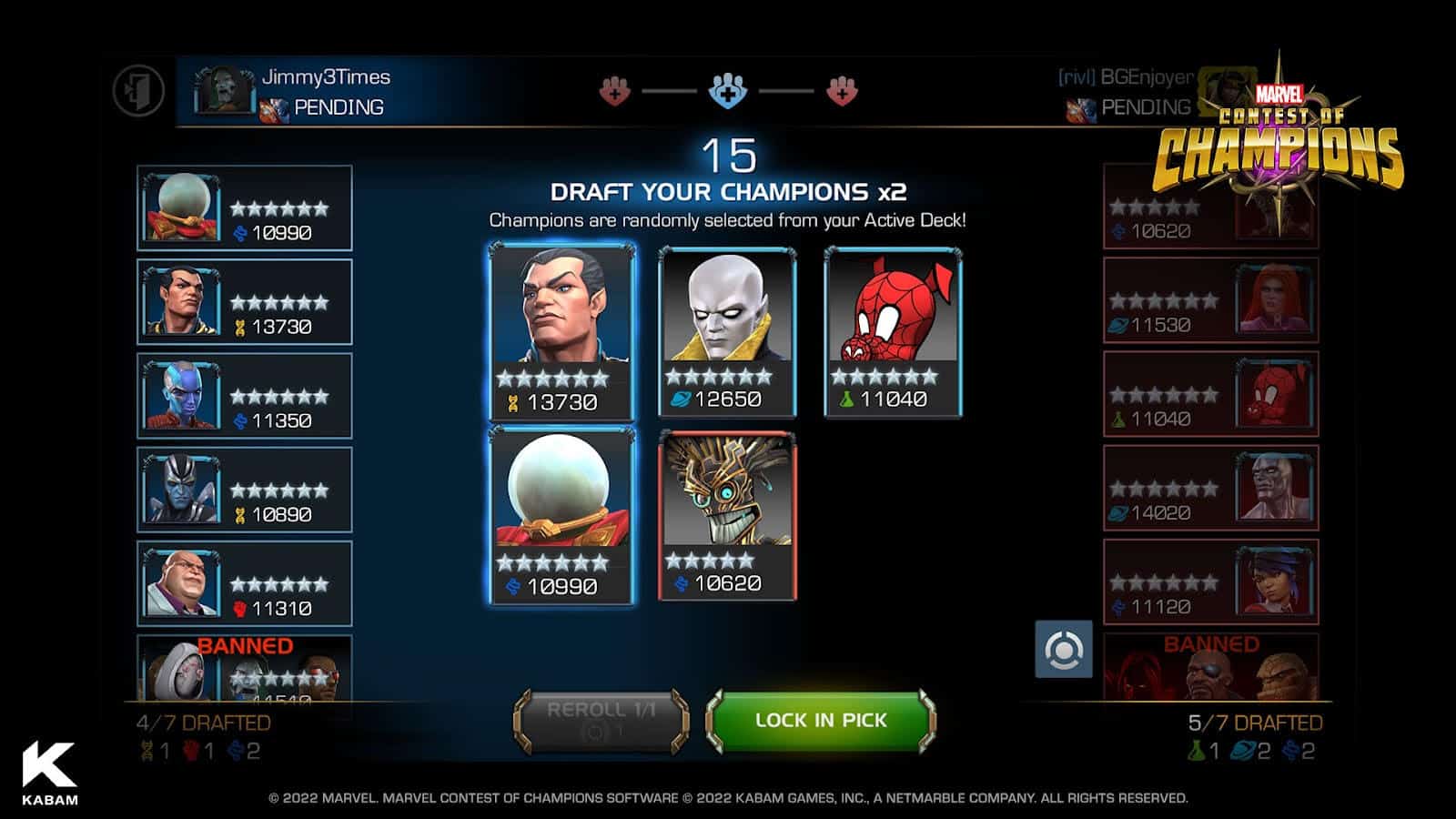The width and height of the screenshot is (1456, 819).
Task: Inspect opponent's drafted champion rated 11530
Action: pos(1210,300)
